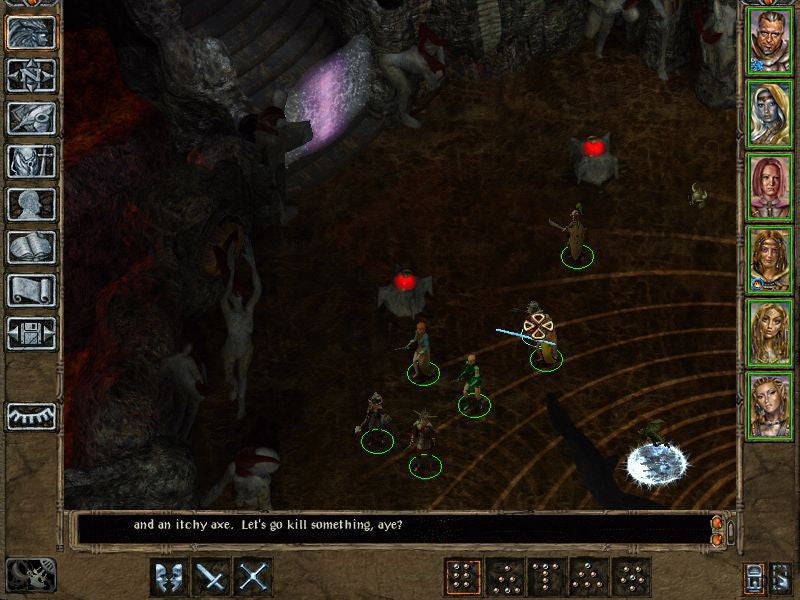The image size is (800, 600).
Task: Use the shield-shaped command button
Action: (x=168, y=577)
